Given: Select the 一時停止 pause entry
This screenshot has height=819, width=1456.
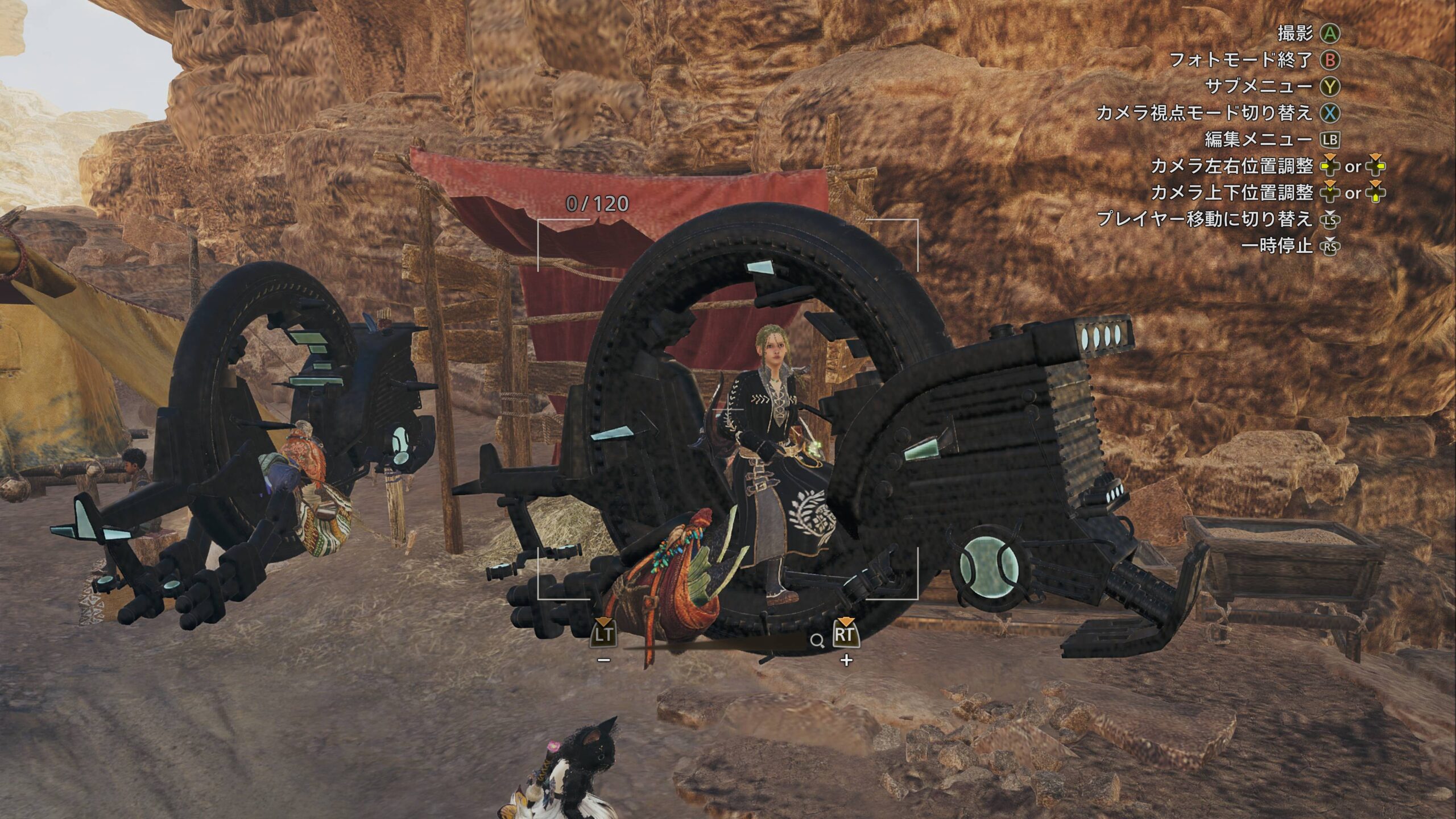Looking at the screenshot, I should coord(1277,246).
